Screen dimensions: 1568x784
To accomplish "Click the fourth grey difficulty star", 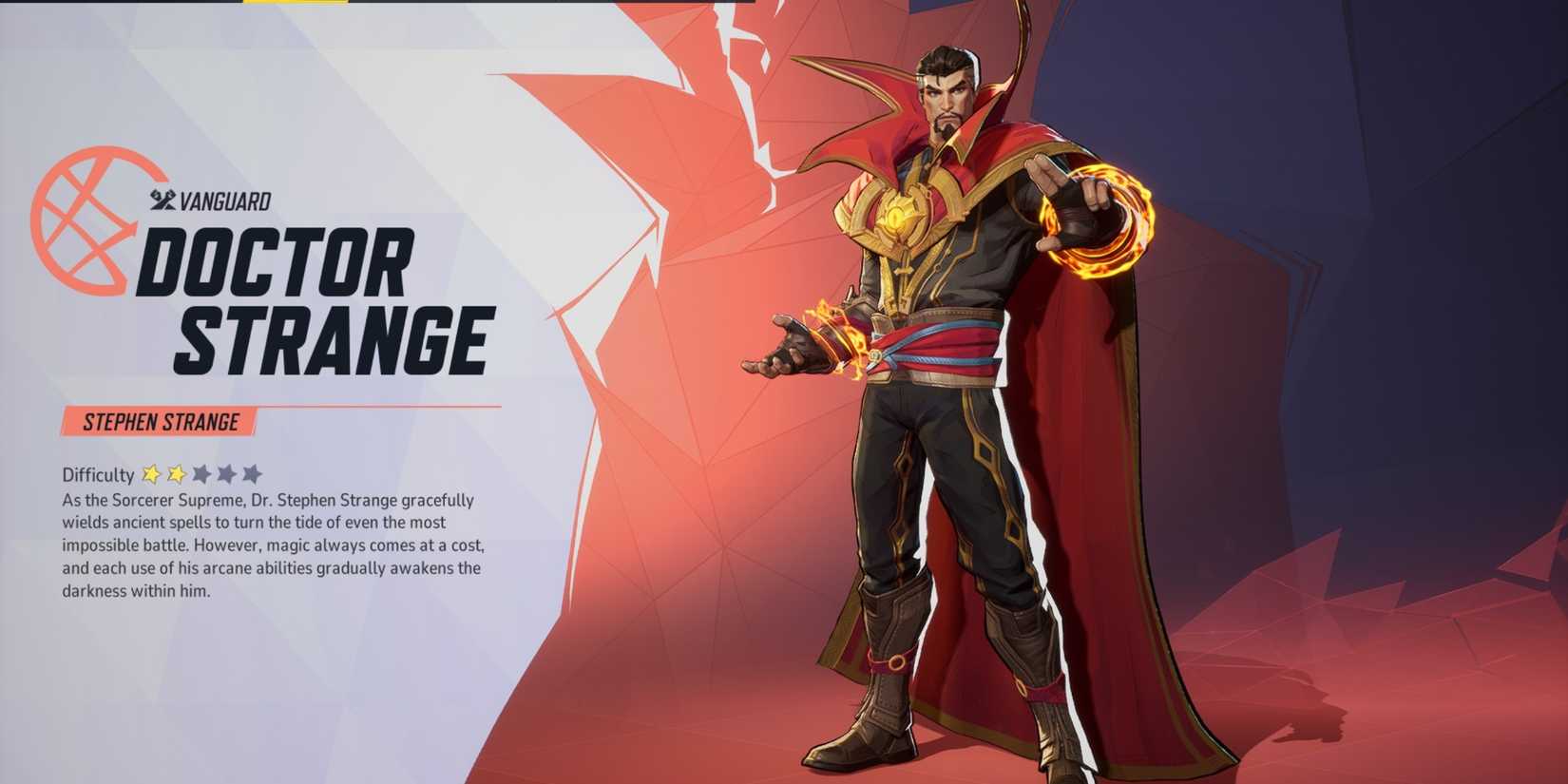I will [x=227, y=475].
